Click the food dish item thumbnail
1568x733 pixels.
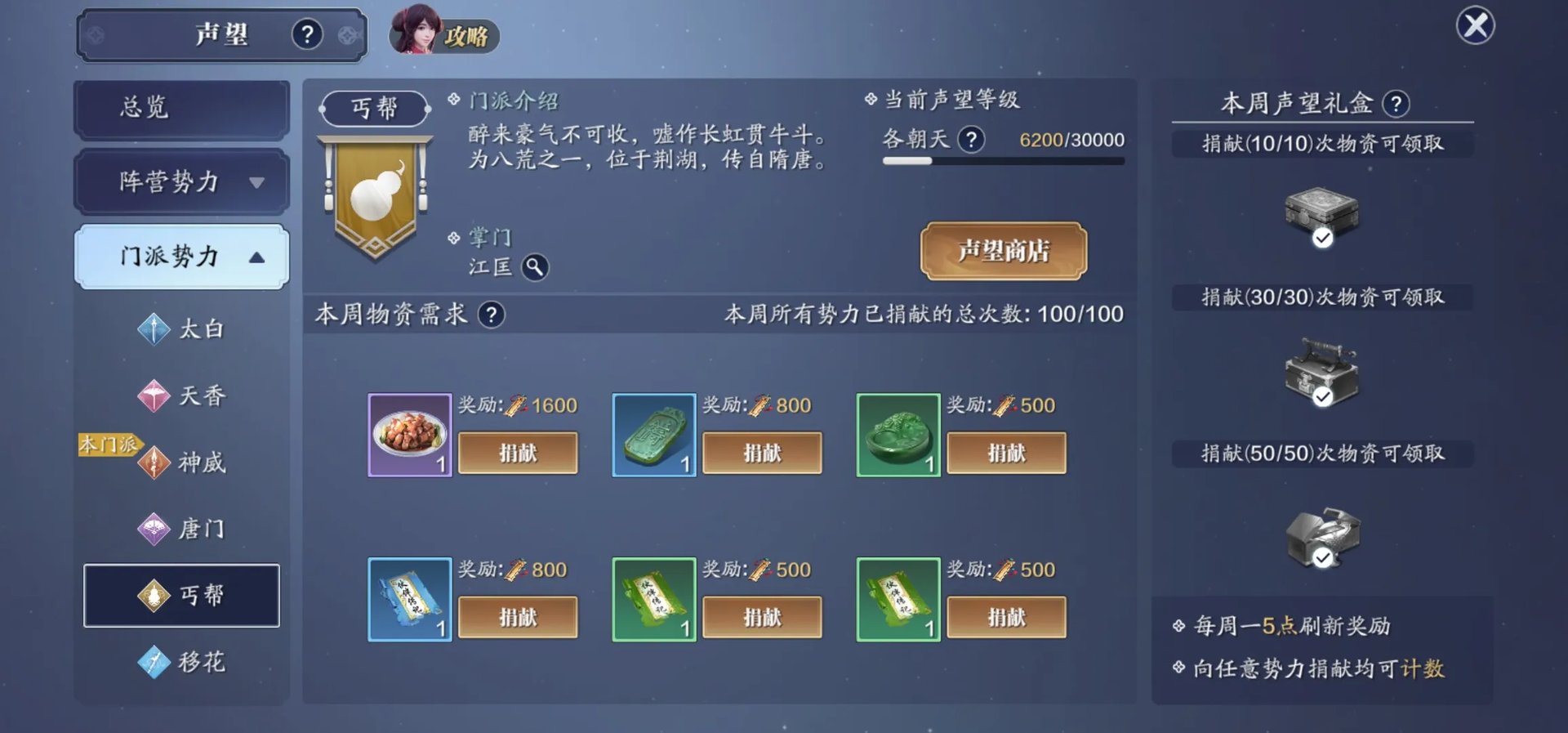(x=408, y=435)
